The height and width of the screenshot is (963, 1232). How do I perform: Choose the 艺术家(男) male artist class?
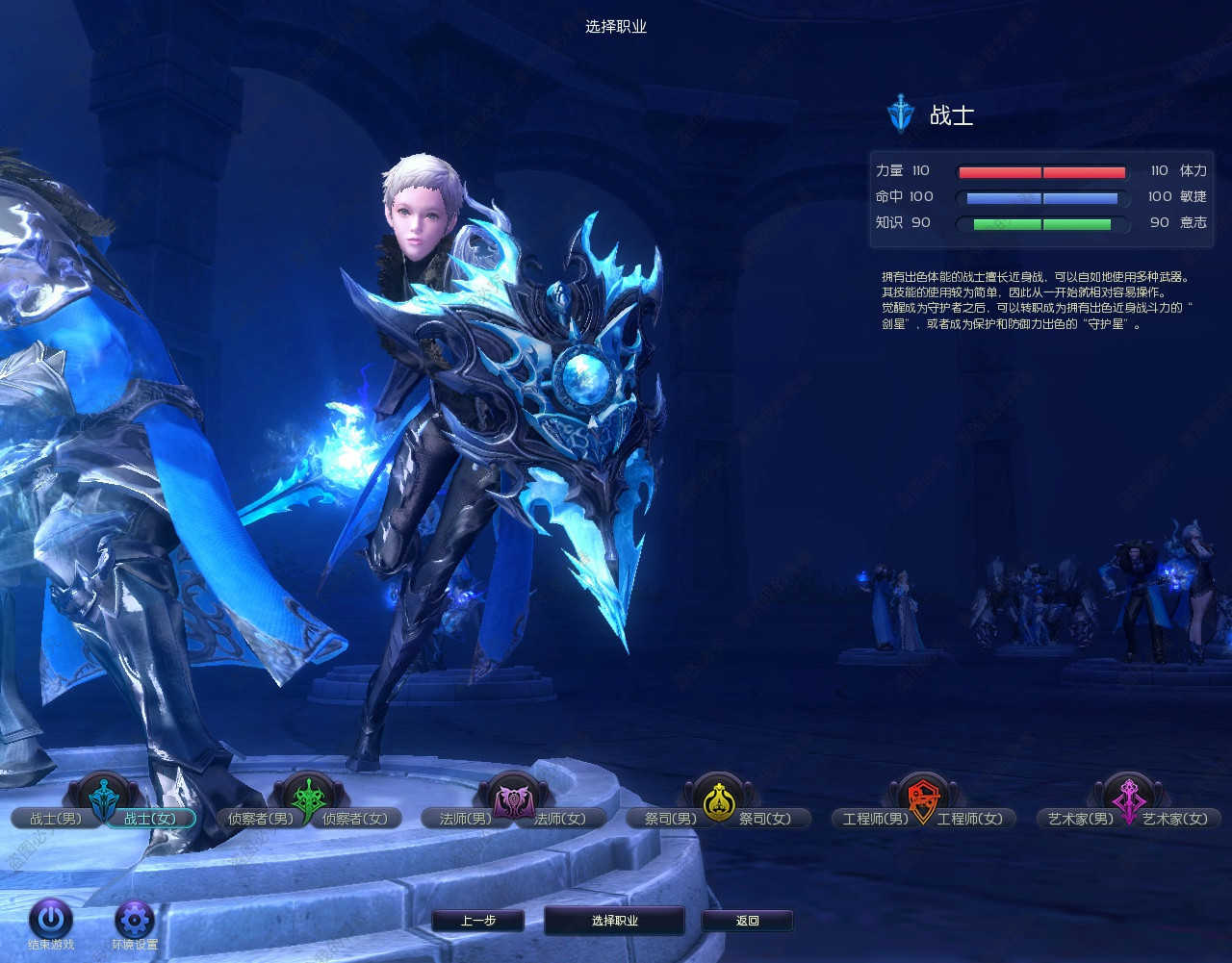pos(1080,819)
